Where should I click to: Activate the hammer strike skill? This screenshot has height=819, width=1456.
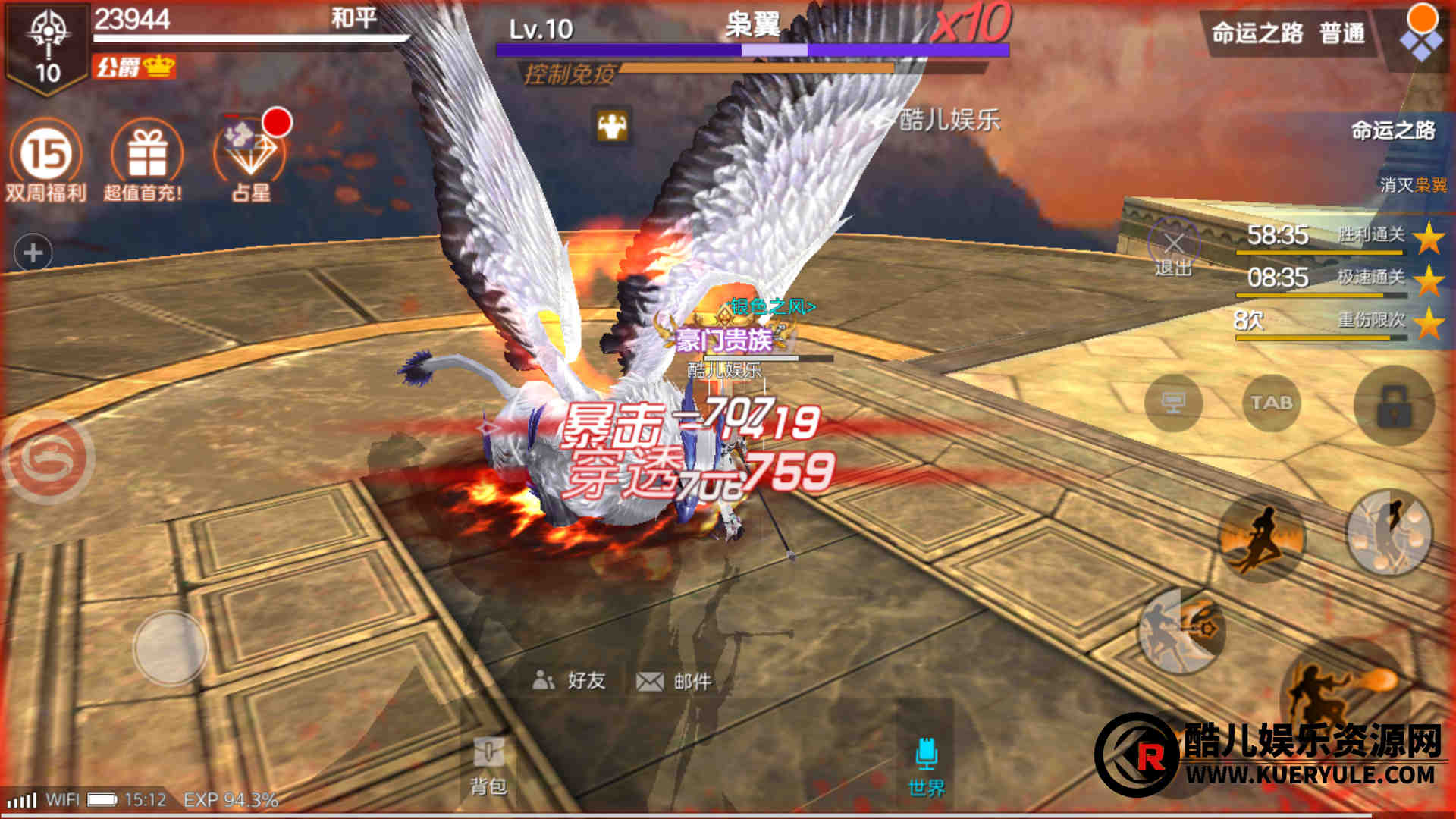[1181, 631]
